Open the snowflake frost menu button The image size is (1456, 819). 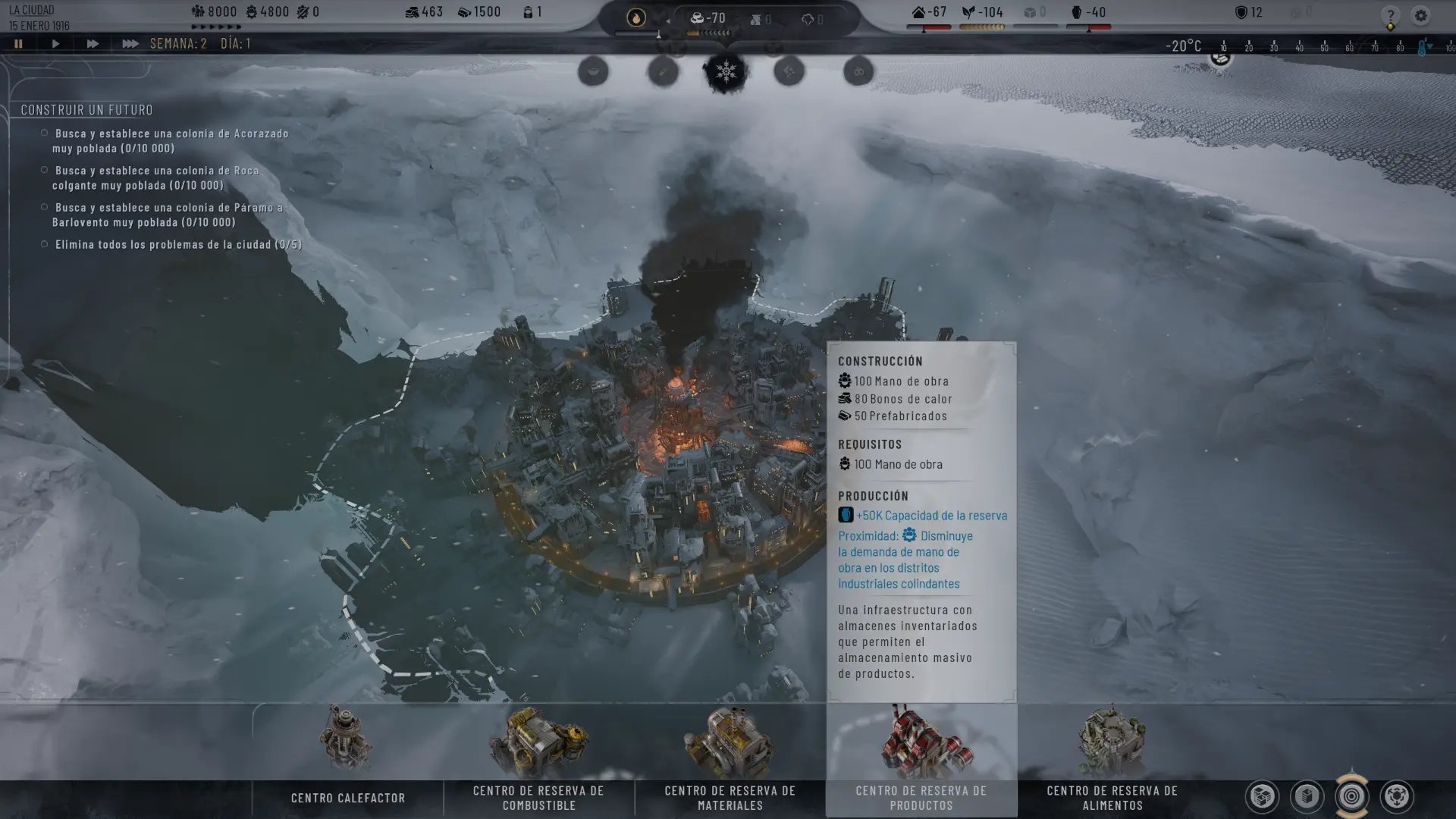pyautogui.click(x=726, y=72)
